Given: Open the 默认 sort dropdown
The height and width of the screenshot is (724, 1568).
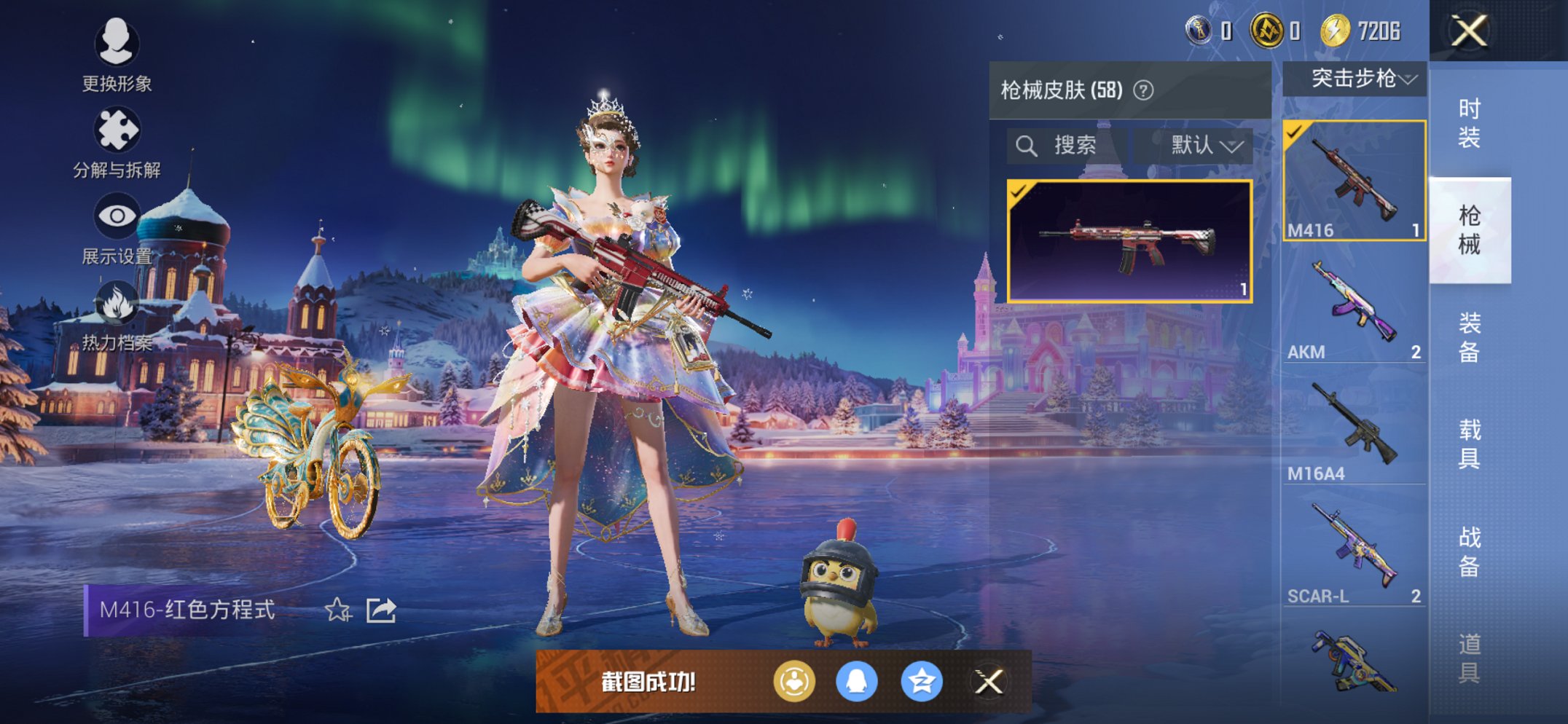Looking at the screenshot, I should [1205, 146].
